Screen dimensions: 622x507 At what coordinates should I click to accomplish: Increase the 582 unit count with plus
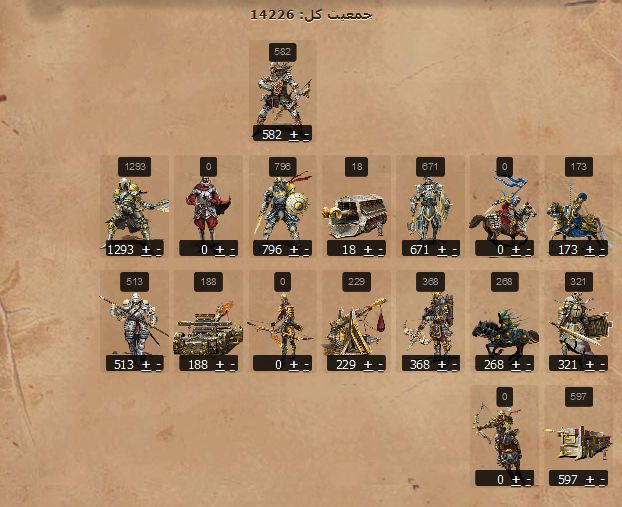click(x=293, y=134)
